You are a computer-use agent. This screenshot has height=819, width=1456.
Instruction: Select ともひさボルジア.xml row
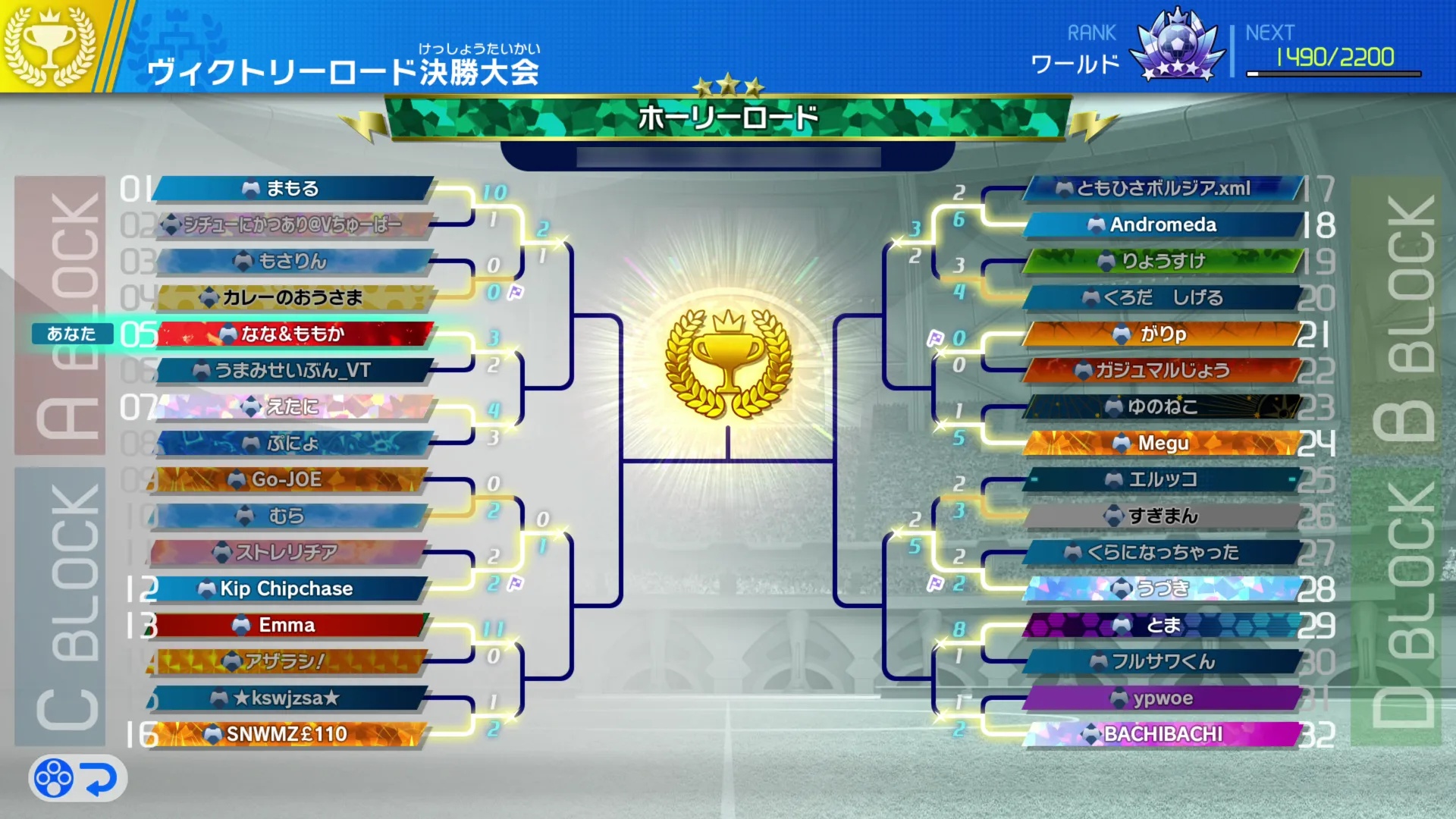click(x=1163, y=189)
